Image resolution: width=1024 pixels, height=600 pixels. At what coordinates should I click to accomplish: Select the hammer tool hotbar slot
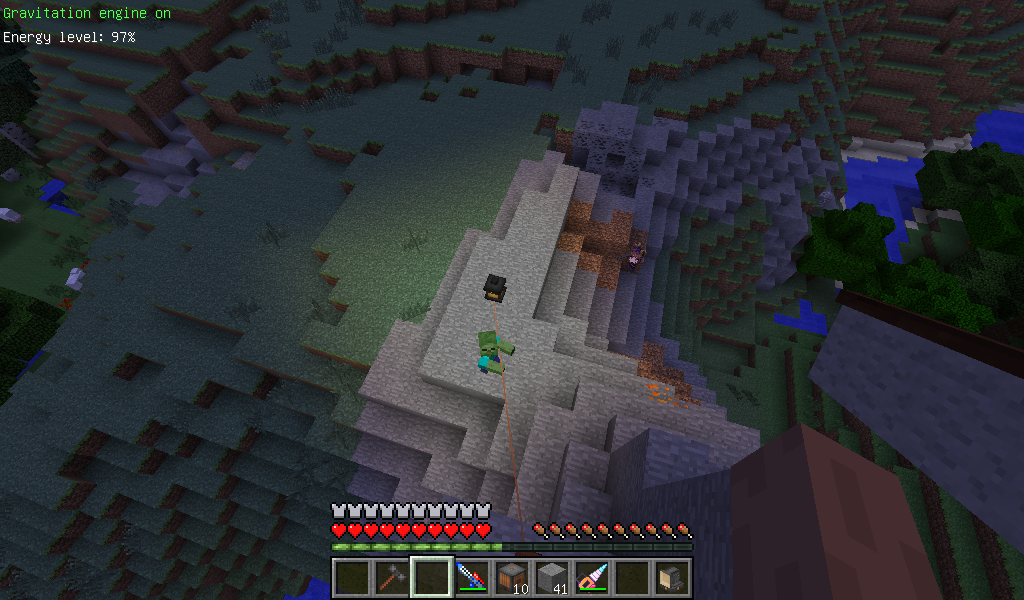tap(391, 578)
